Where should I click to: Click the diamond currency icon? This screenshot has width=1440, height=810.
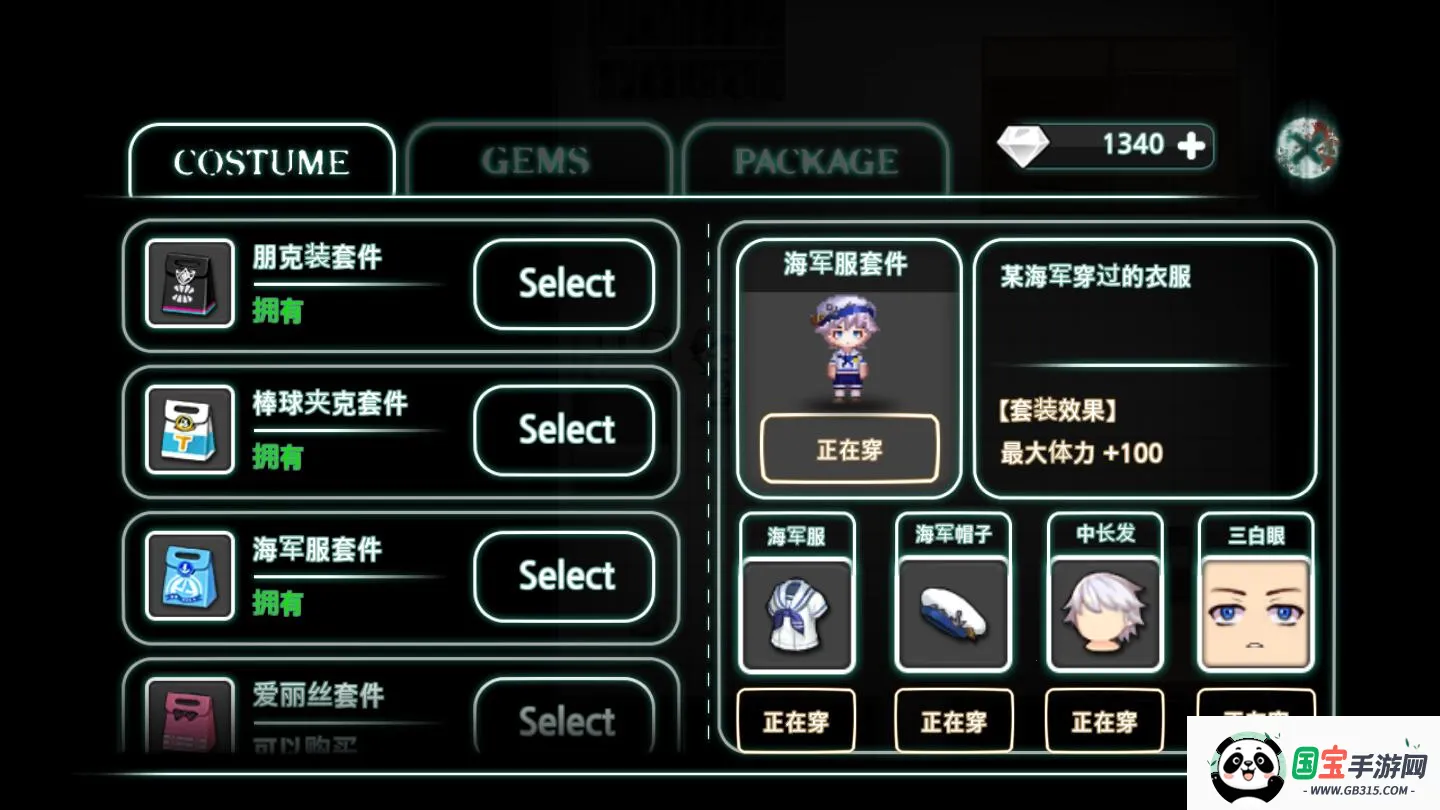pyautogui.click(x=1024, y=144)
